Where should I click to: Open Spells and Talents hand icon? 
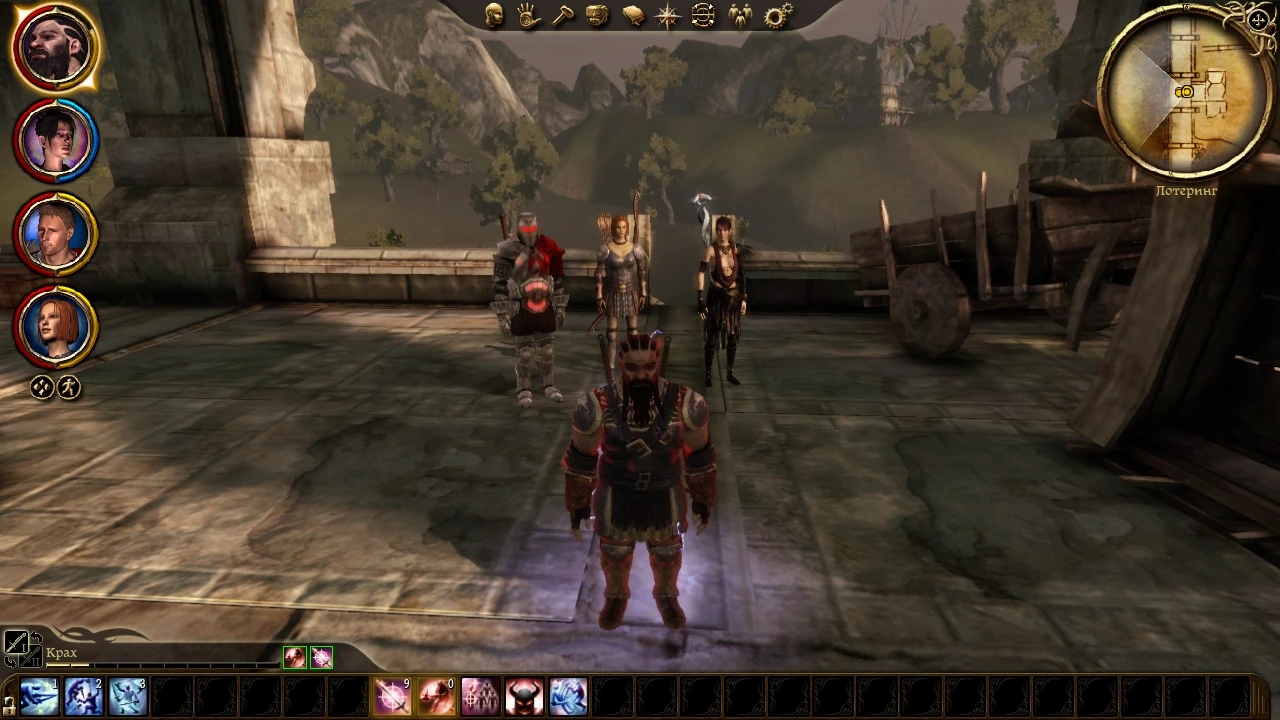pyautogui.click(x=528, y=14)
